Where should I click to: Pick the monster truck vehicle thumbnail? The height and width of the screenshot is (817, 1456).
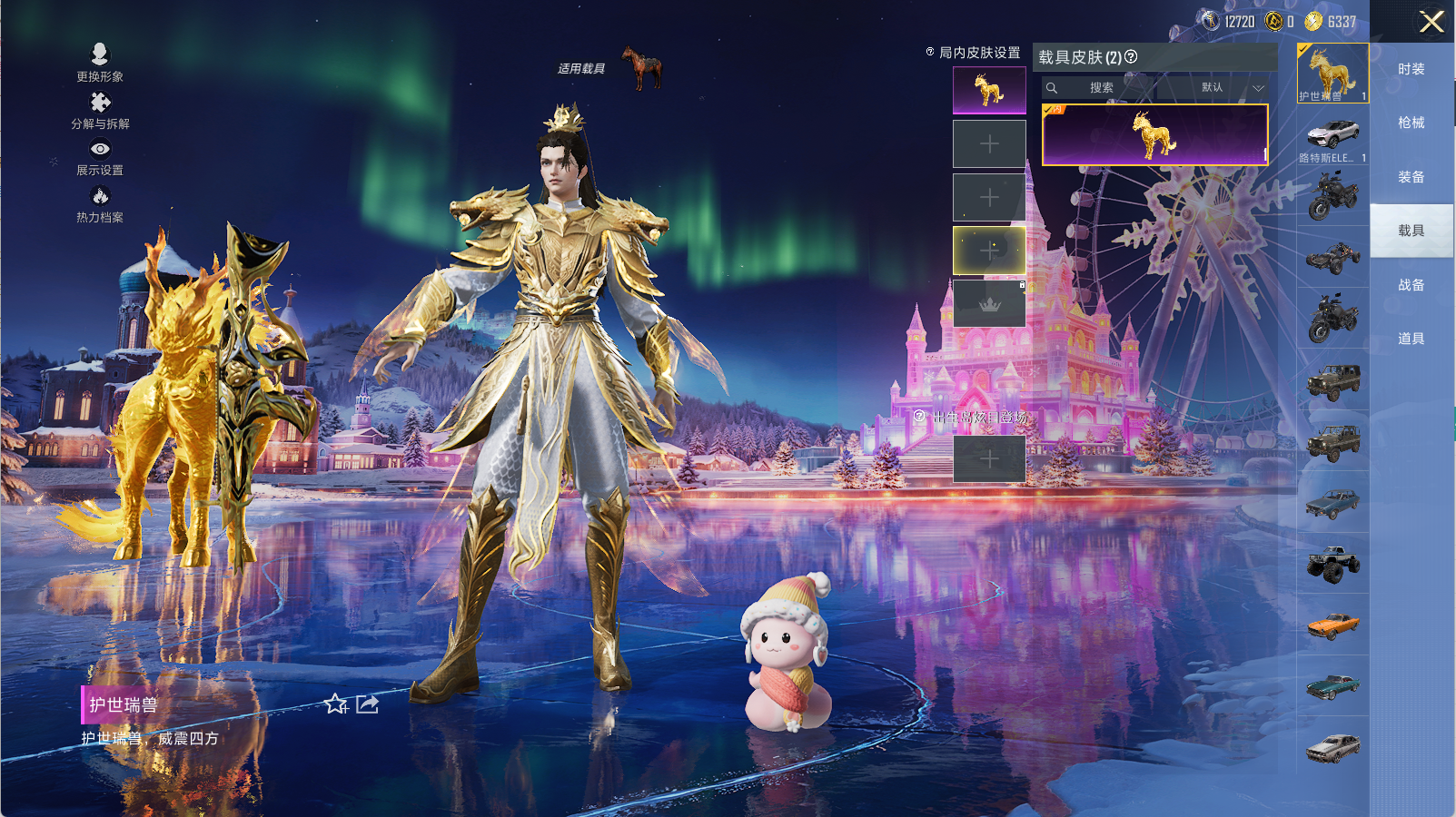tap(1332, 563)
